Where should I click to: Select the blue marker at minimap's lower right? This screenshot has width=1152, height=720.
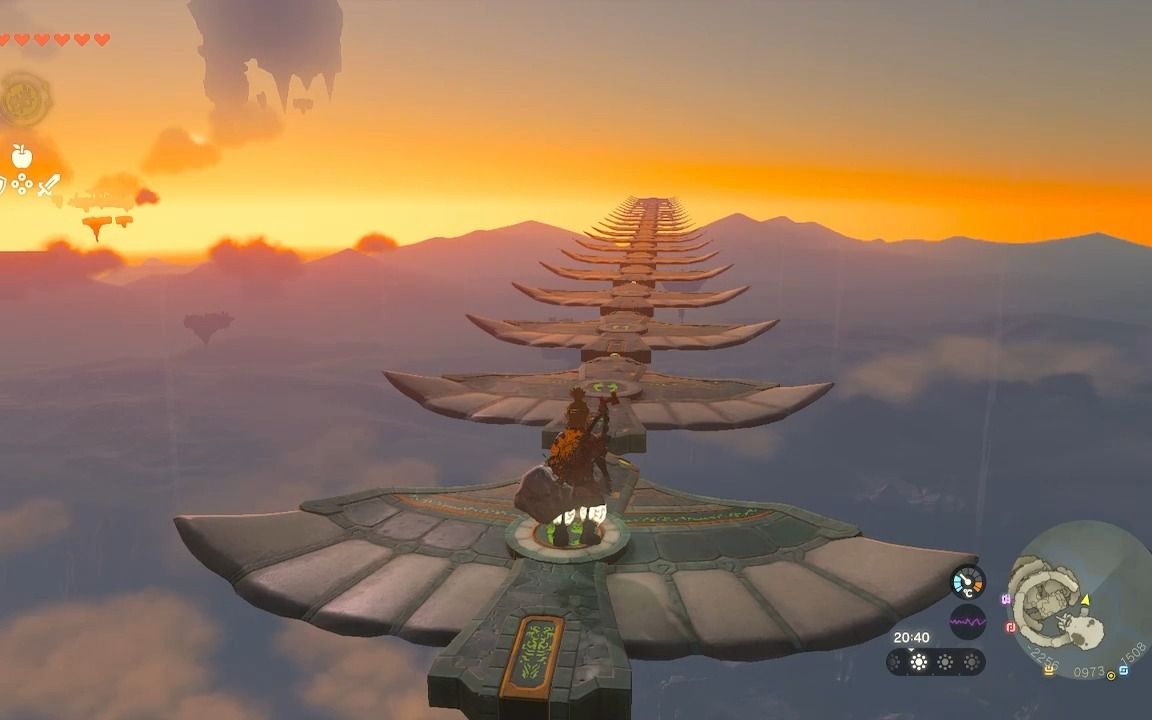coord(1123,669)
